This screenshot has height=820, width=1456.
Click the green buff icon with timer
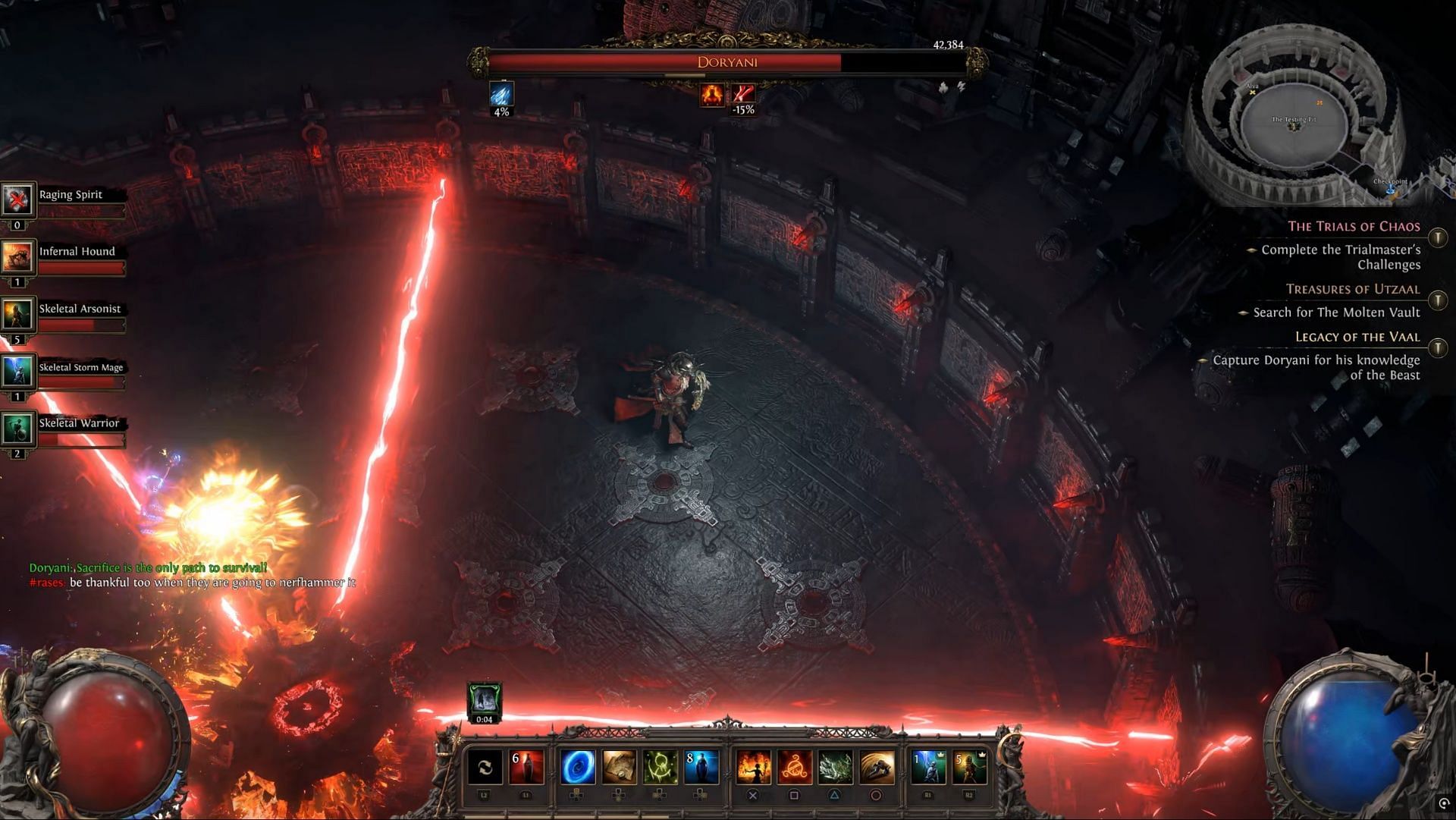click(484, 699)
